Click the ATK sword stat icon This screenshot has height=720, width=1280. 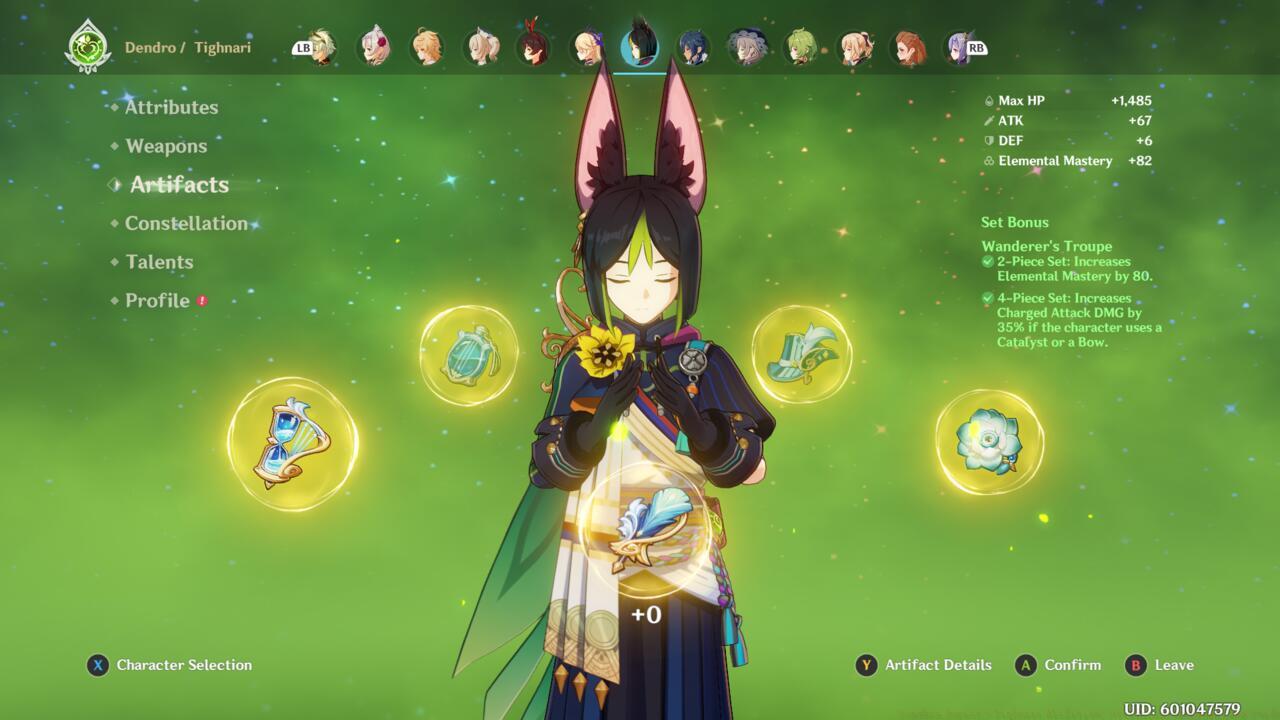(x=988, y=121)
